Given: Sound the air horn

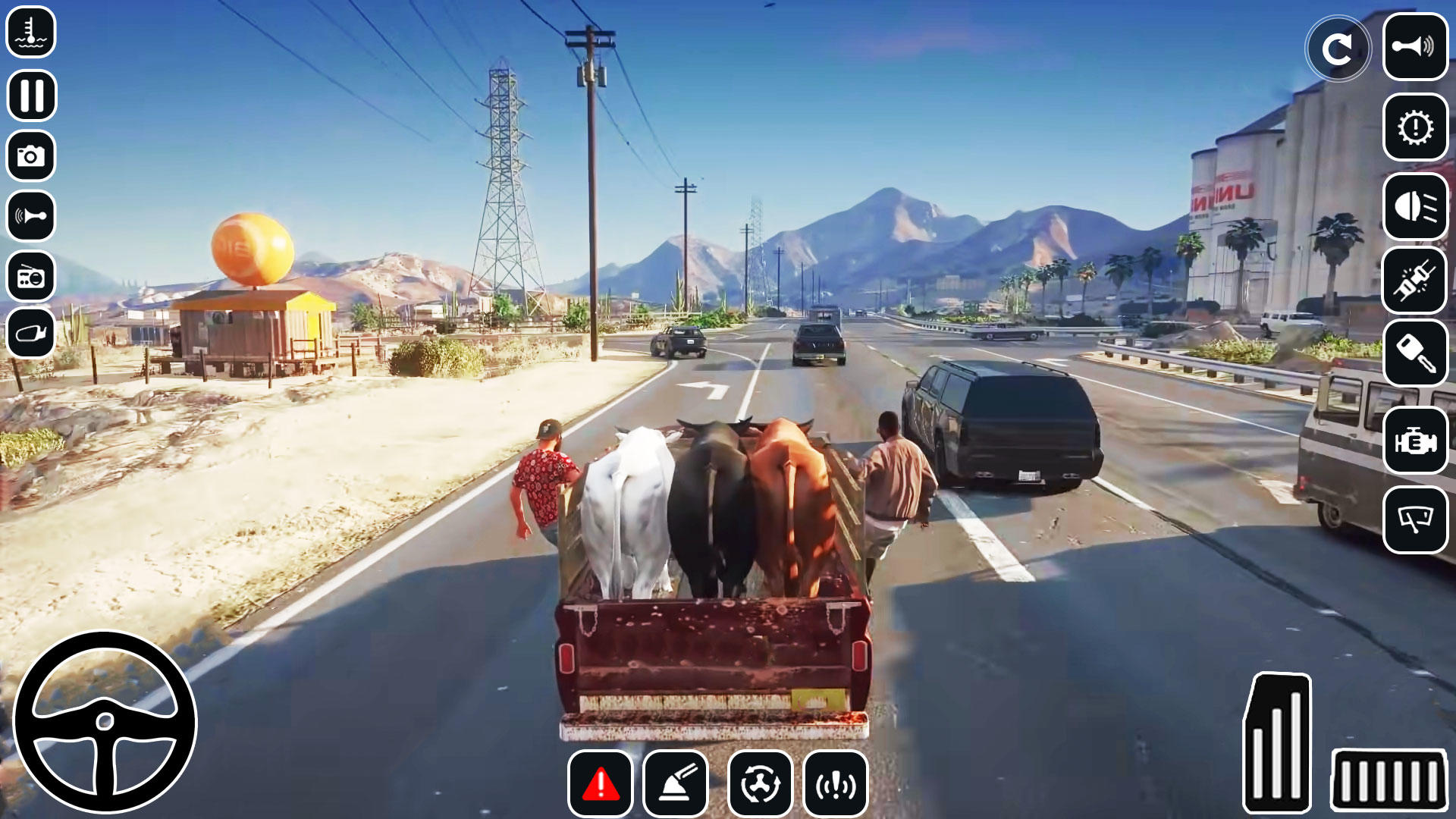Looking at the screenshot, I should [x=30, y=218].
